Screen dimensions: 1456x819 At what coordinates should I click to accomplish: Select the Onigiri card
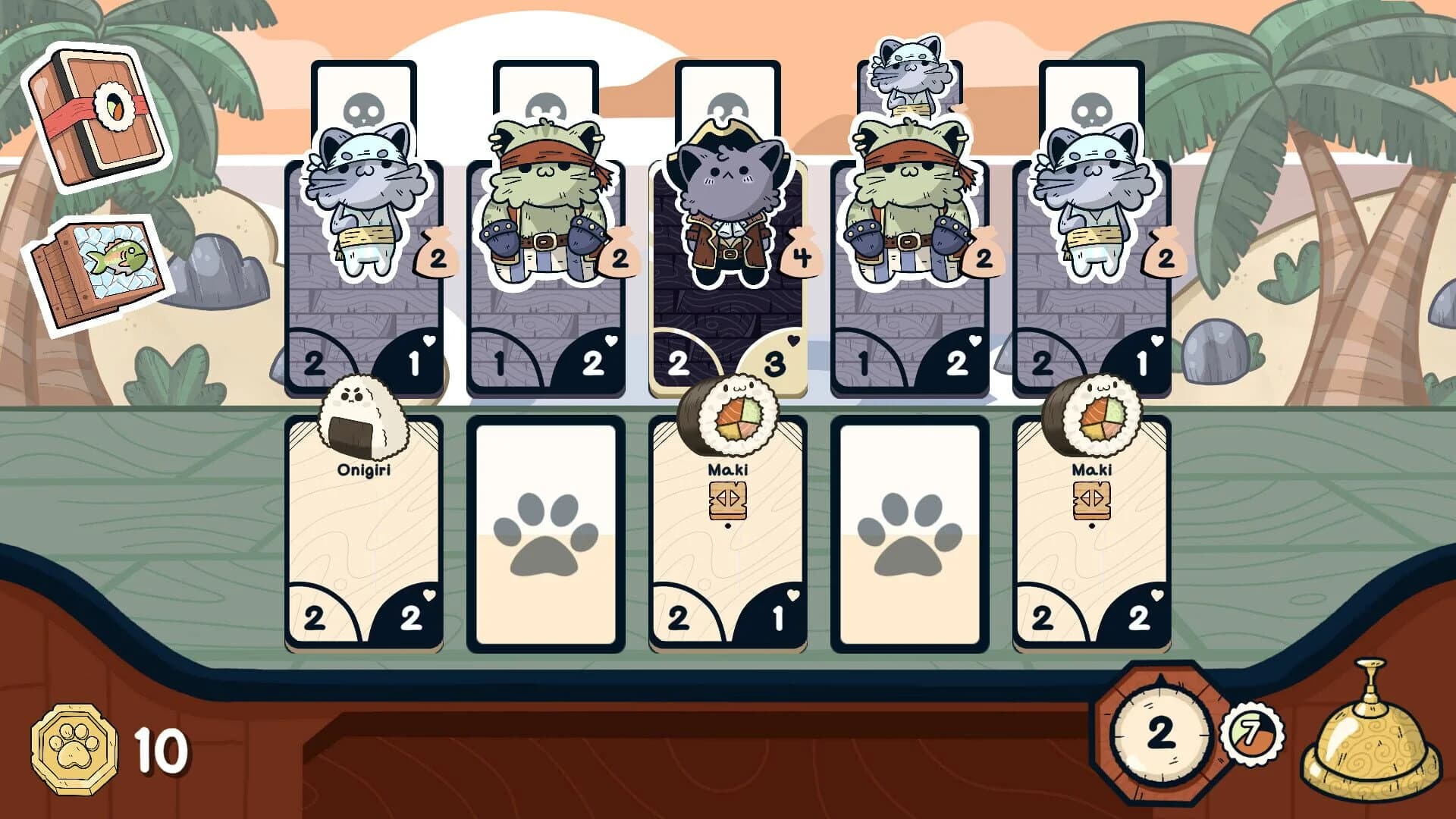(363, 531)
